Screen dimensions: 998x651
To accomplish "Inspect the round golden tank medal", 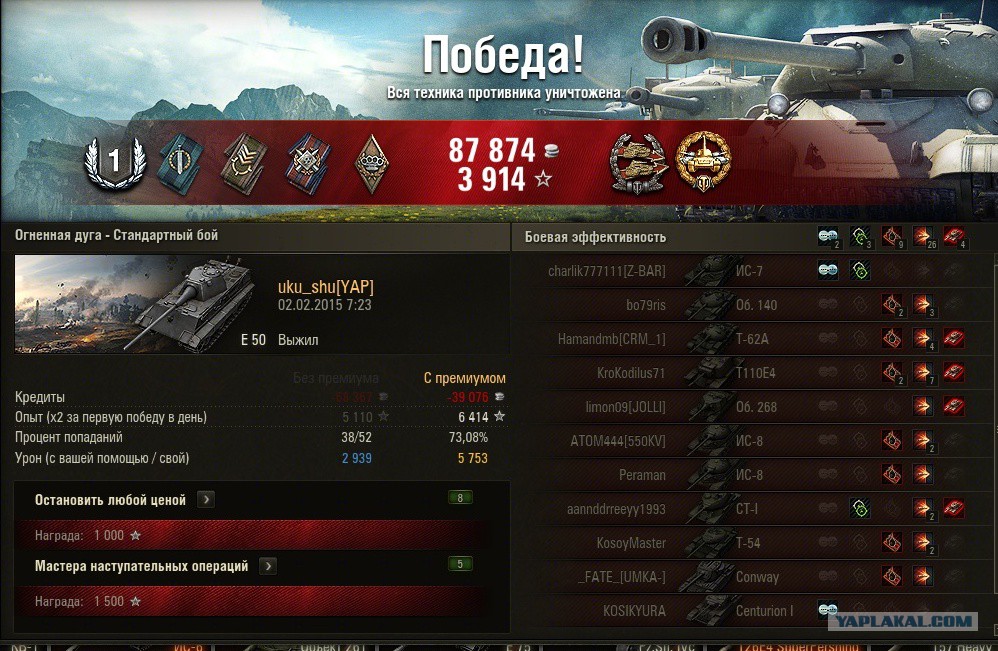I will 703,162.
